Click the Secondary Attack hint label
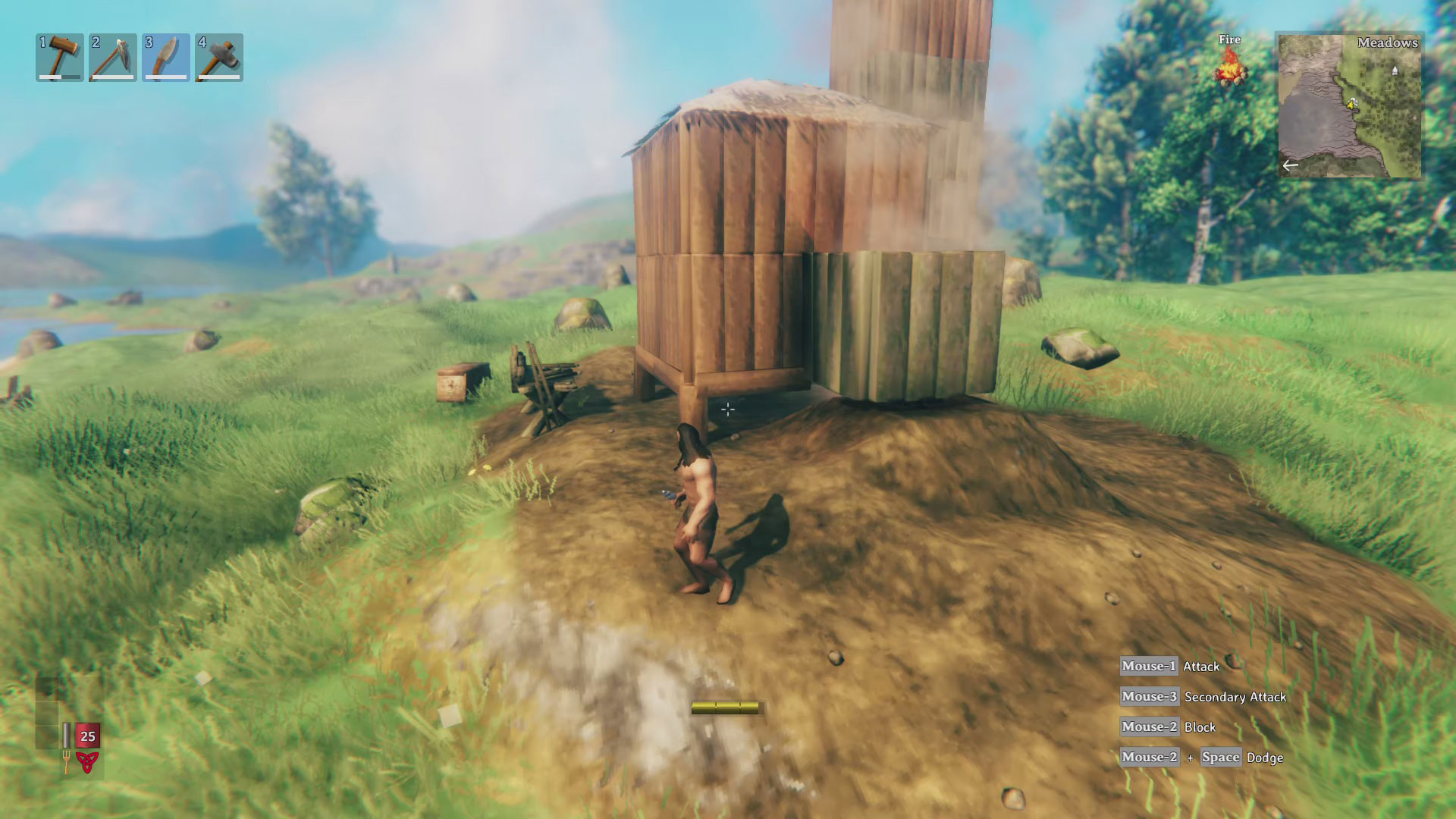Viewport: 1456px width, 819px height. 1235,697
